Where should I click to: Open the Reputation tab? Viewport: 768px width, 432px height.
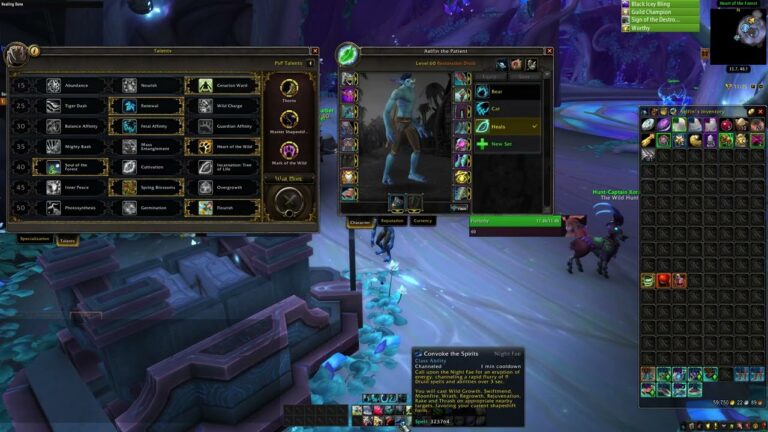(392, 221)
